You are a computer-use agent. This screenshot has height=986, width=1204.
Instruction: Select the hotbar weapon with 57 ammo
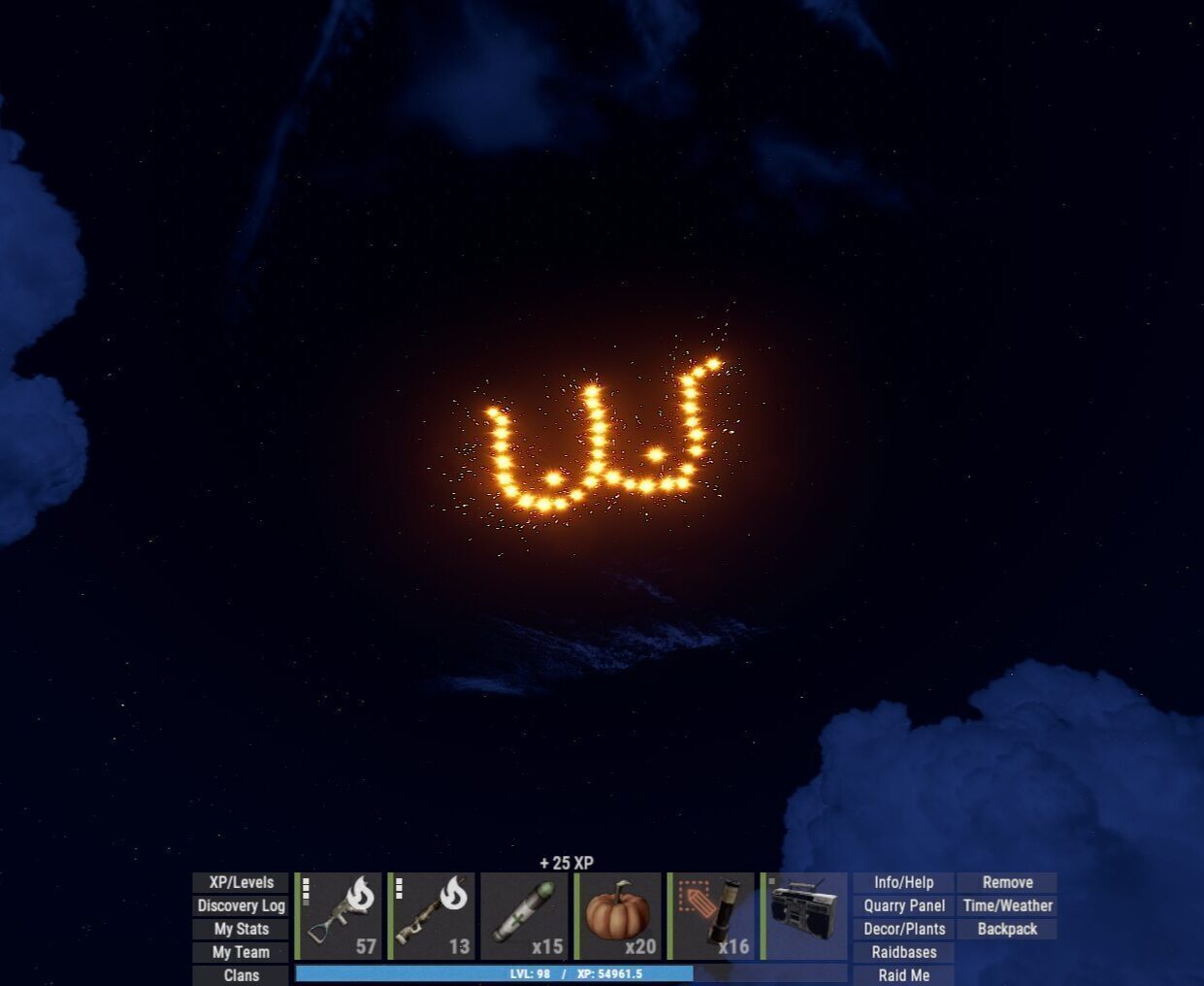340,916
